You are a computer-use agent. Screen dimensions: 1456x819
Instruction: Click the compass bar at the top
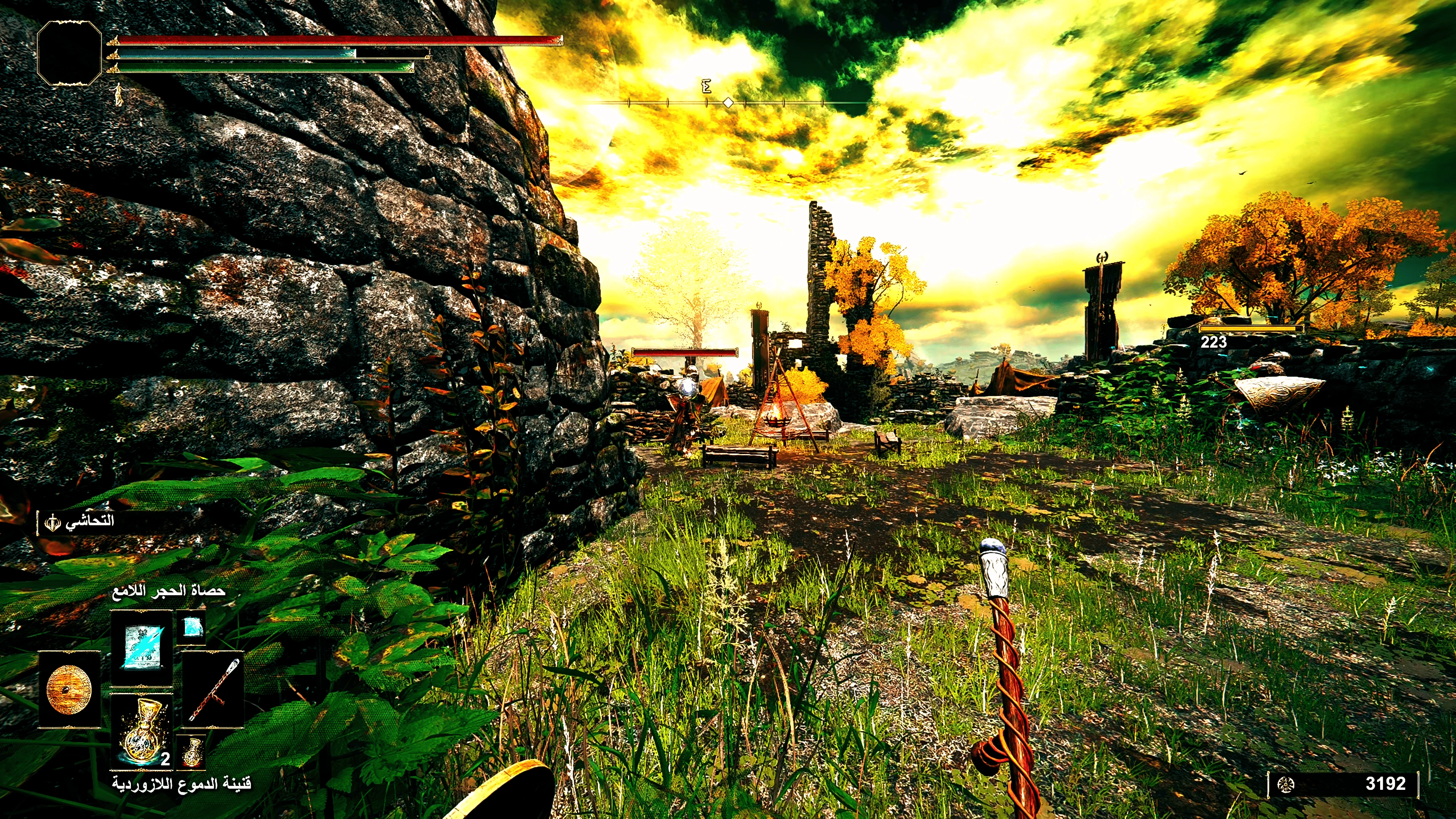[x=728, y=102]
